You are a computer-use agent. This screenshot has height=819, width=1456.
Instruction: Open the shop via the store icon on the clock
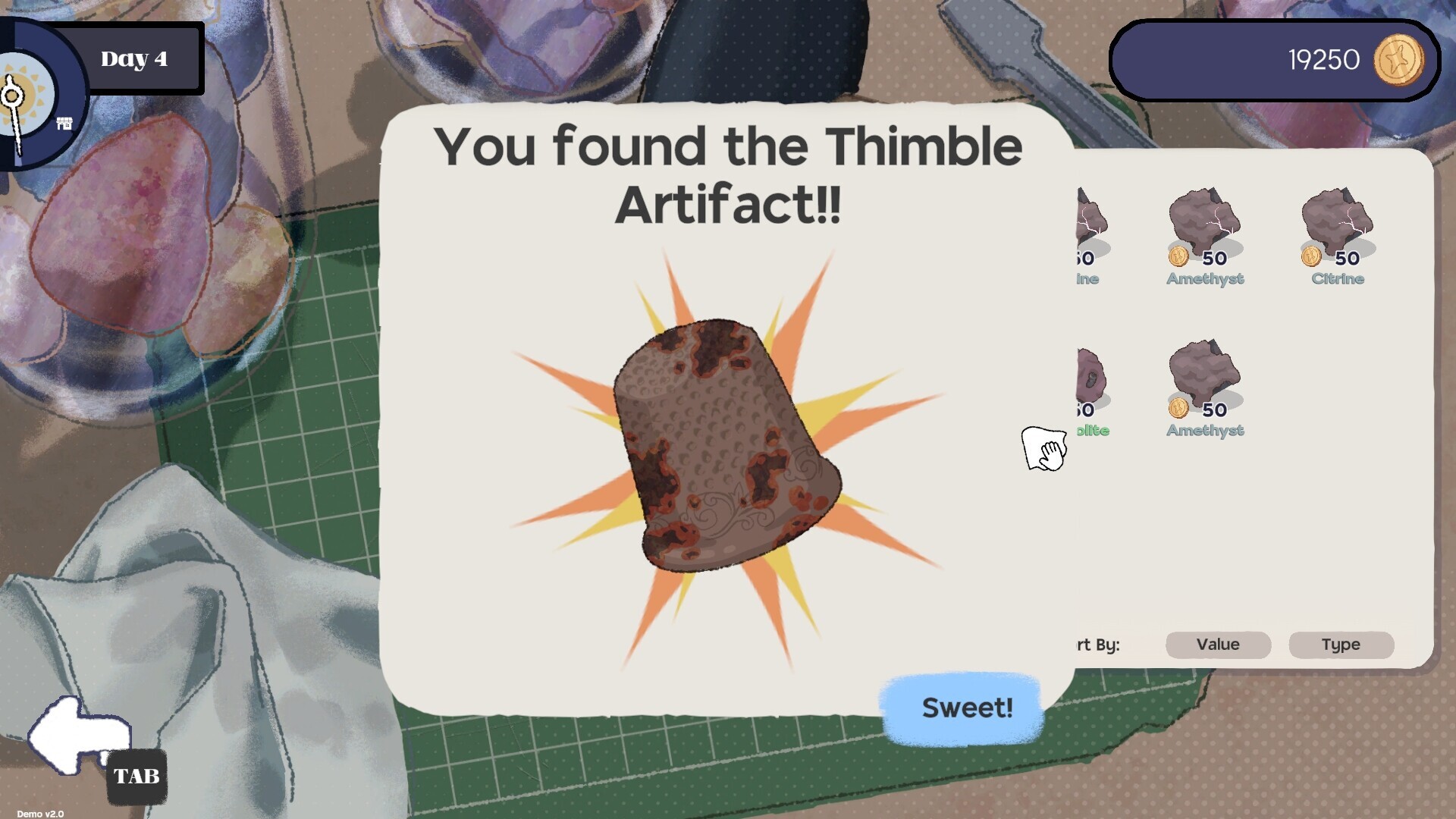click(x=64, y=123)
